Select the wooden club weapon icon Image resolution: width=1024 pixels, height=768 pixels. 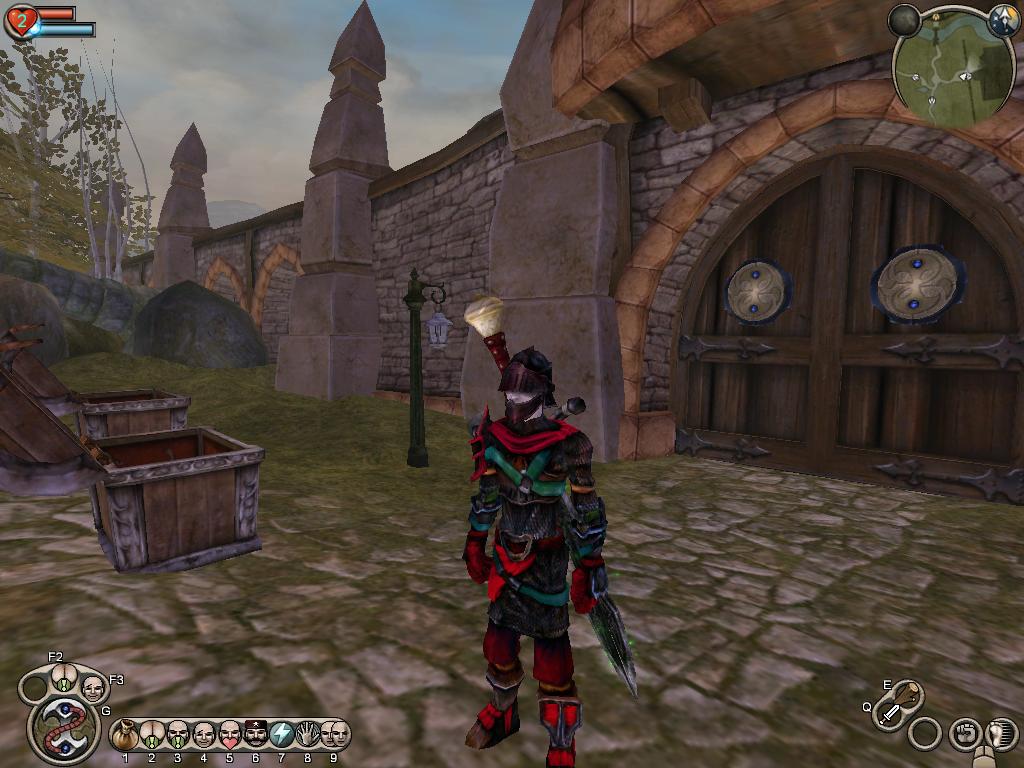tap(908, 693)
